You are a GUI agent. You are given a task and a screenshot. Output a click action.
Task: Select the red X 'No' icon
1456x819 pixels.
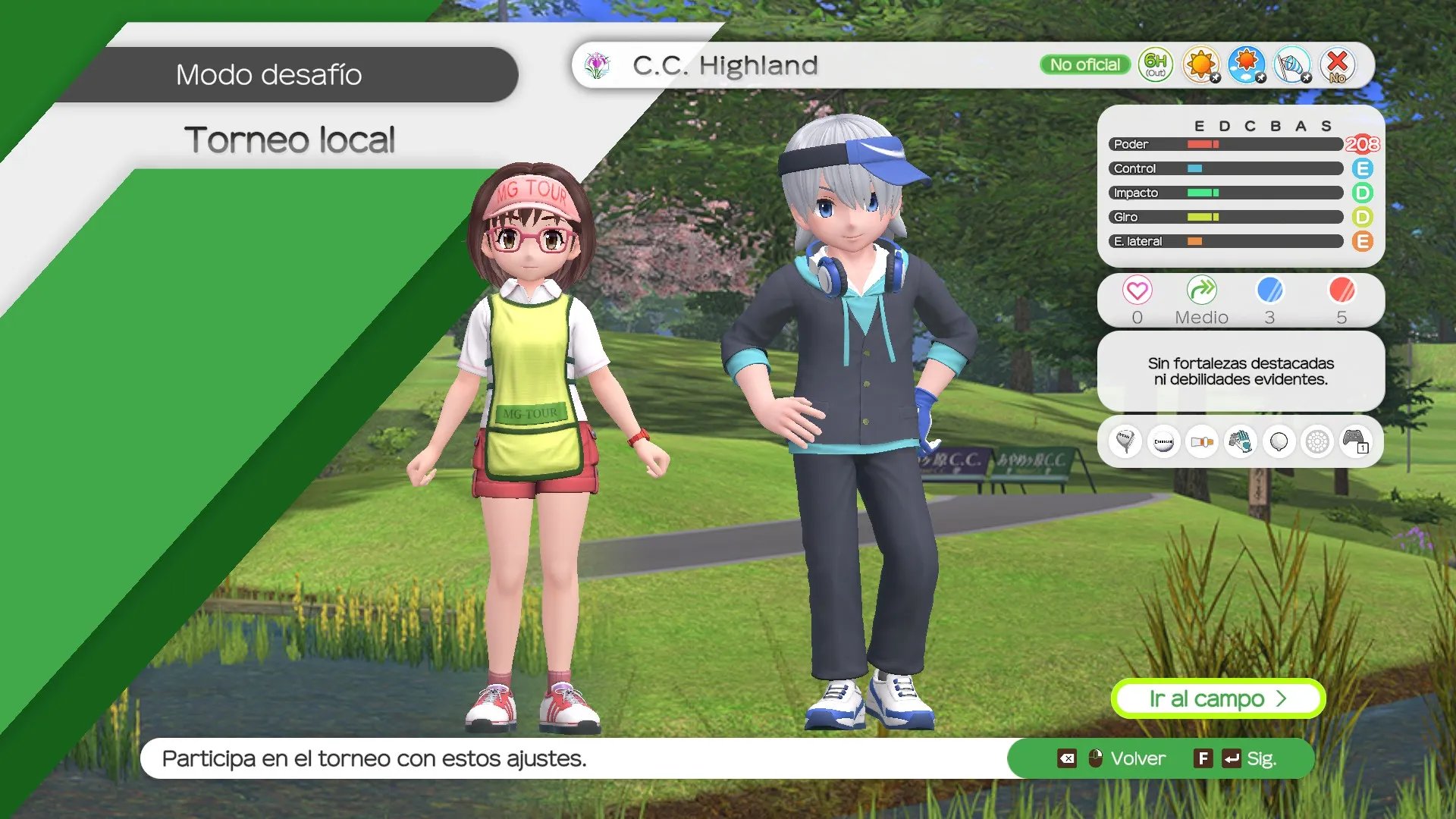click(x=1337, y=64)
